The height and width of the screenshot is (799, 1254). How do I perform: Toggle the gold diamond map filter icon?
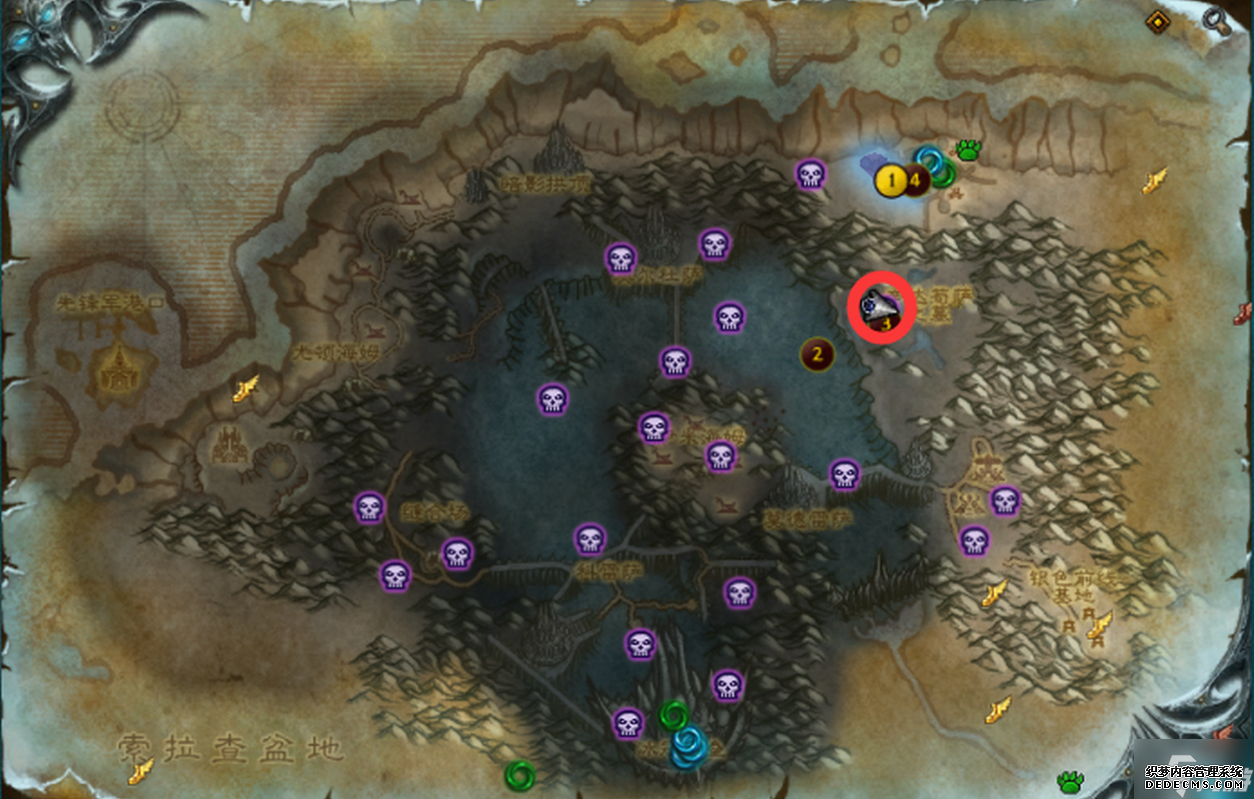click(1159, 20)
